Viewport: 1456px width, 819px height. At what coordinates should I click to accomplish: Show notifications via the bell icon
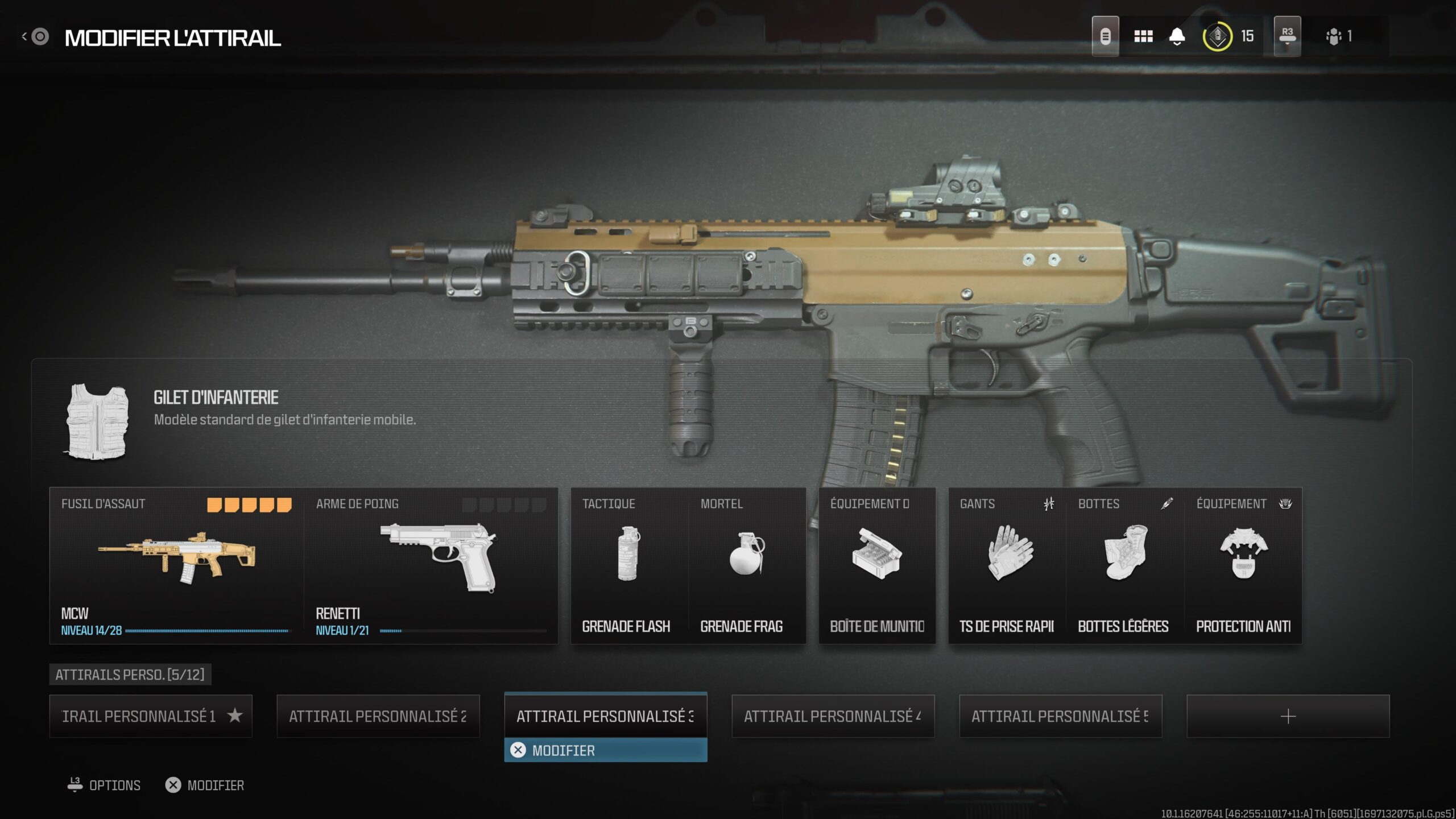coord(1177,36)
